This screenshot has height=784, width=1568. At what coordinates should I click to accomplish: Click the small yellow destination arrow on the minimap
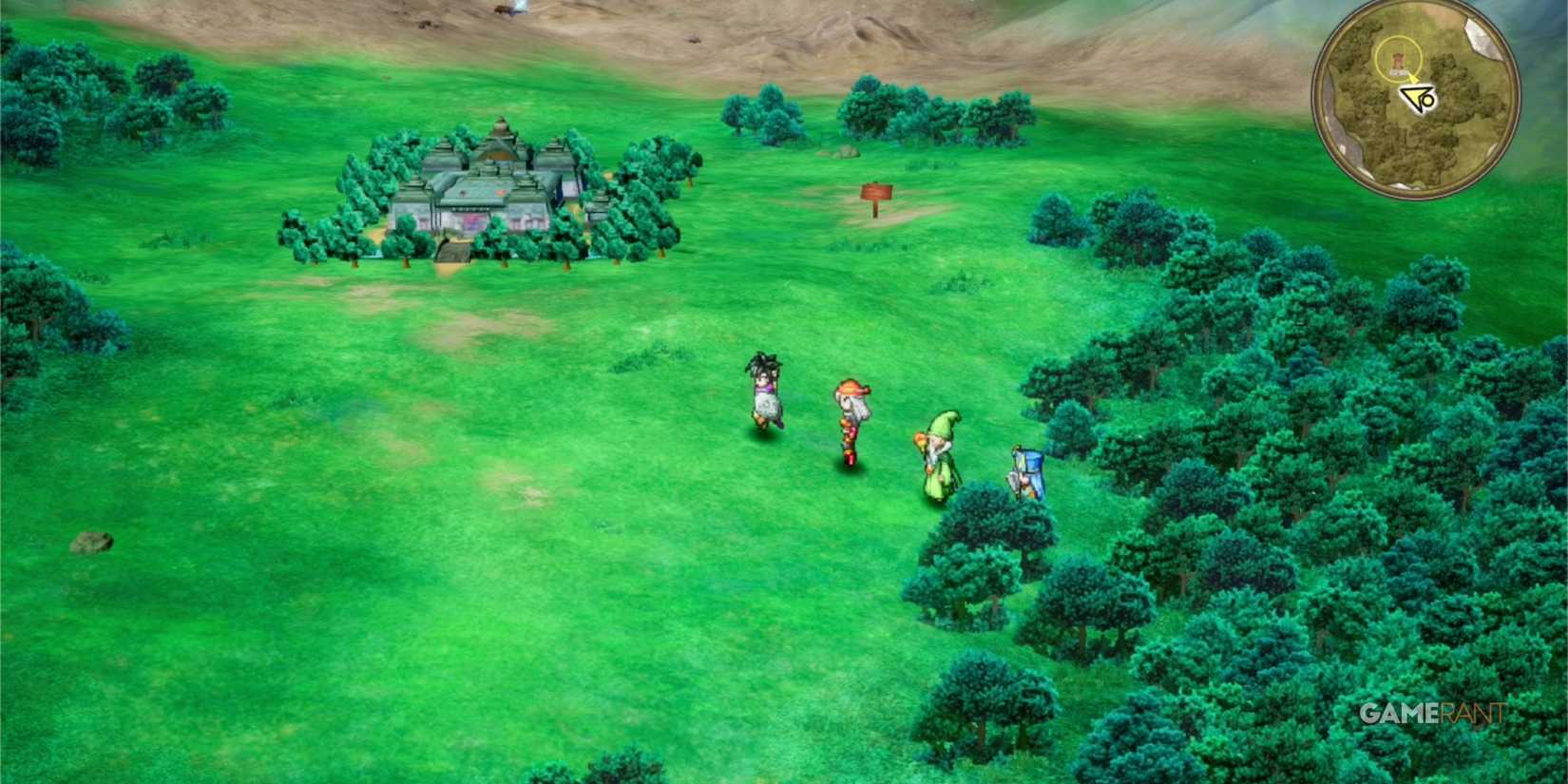(1413, 77)
